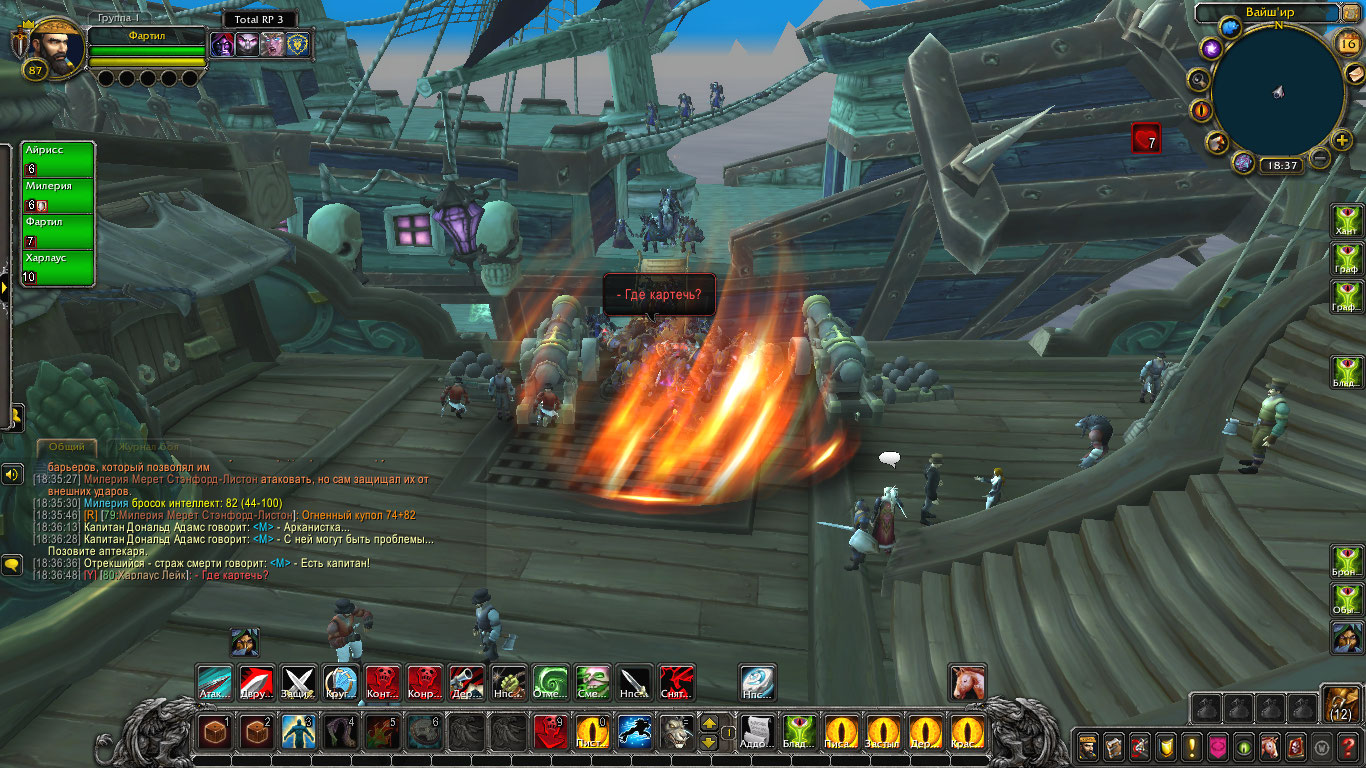The width and height of the screenshot is (1366, 768).
Task: Open the quest log exclamation button
Action: pyautogui.click(x=1191, y=746)
